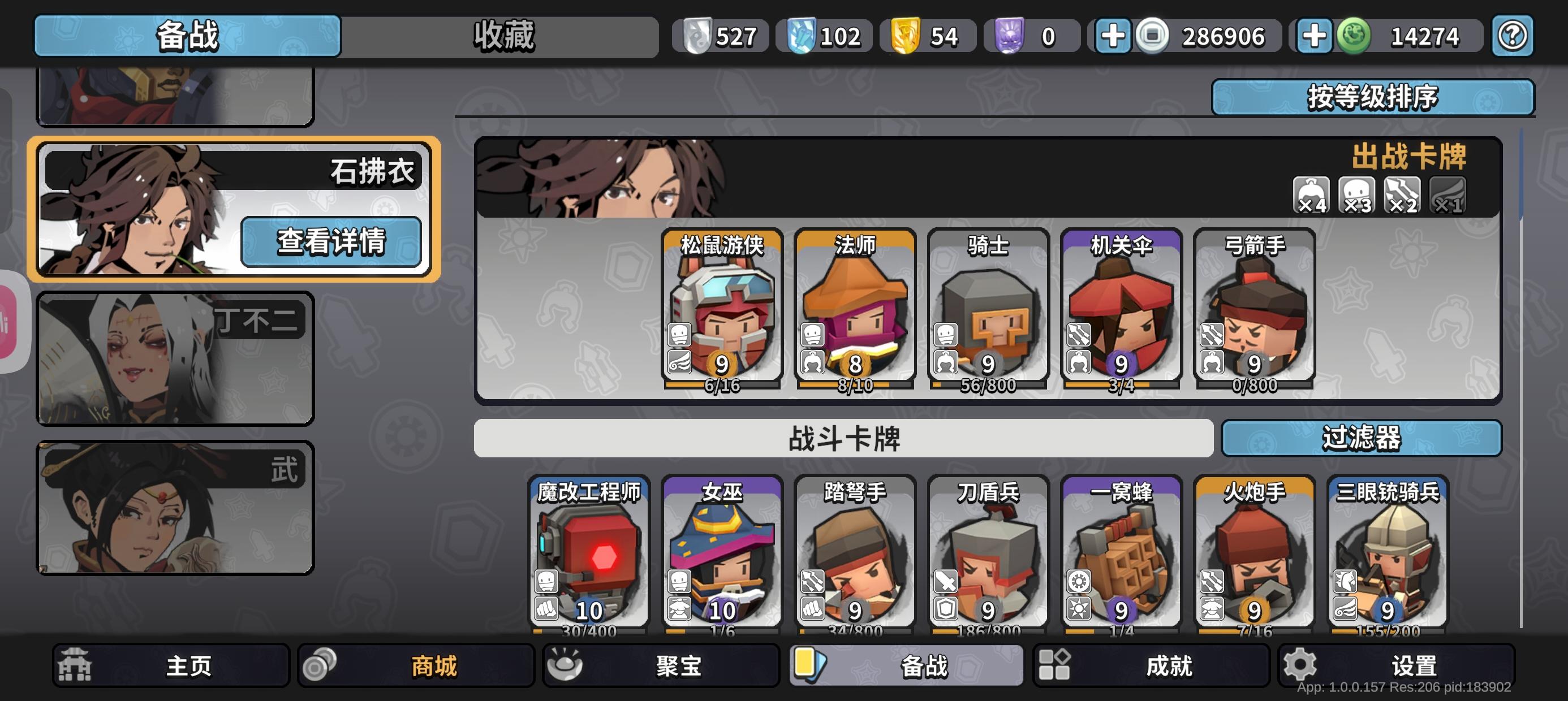The width and height of the screenshot is (1568, 701).
Task: Tap the x4 squirrel unit count icon
Action: [1312, 194]
